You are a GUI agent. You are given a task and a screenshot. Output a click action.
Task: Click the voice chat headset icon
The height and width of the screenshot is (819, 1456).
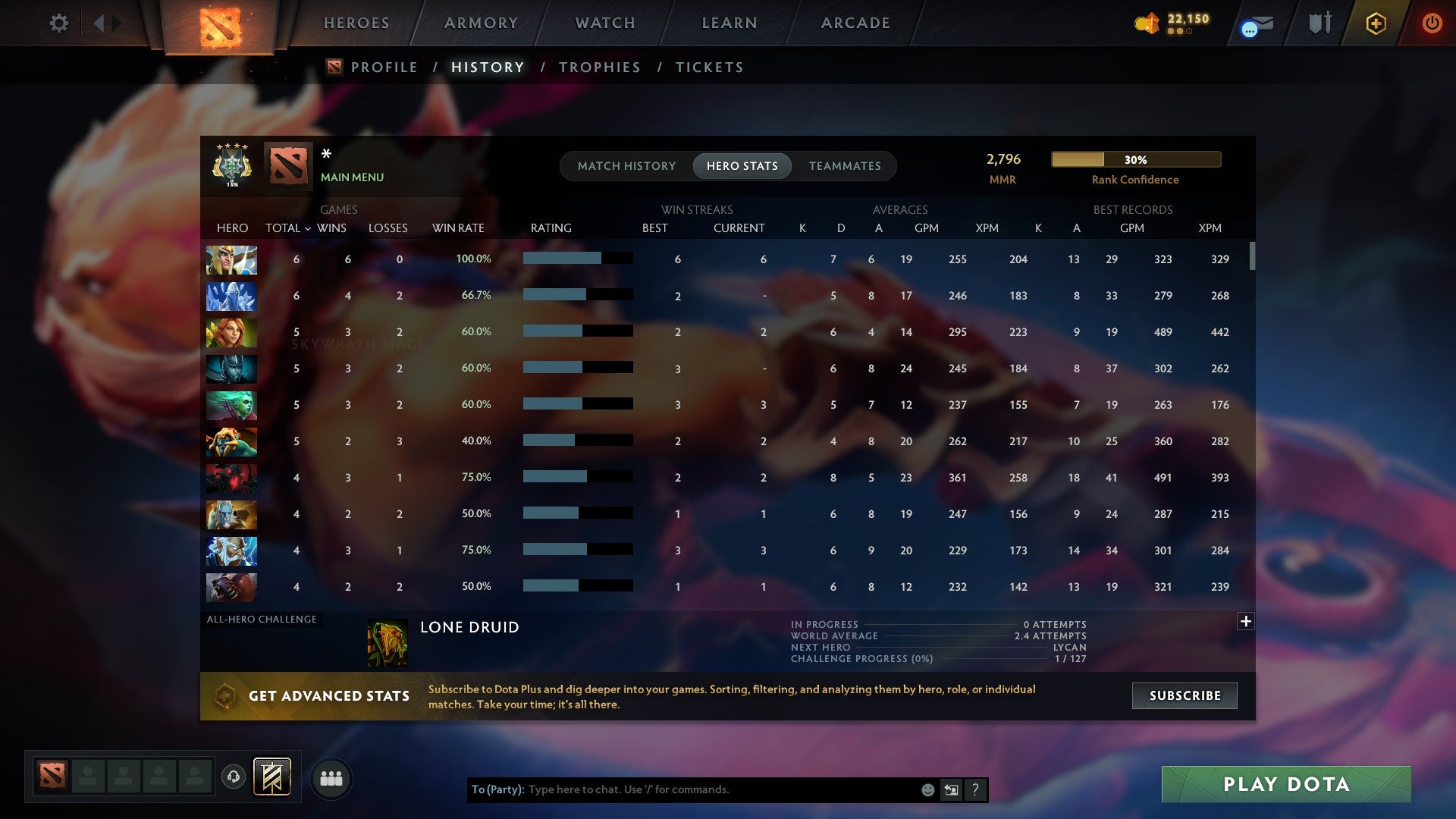(x=234, y=777)
